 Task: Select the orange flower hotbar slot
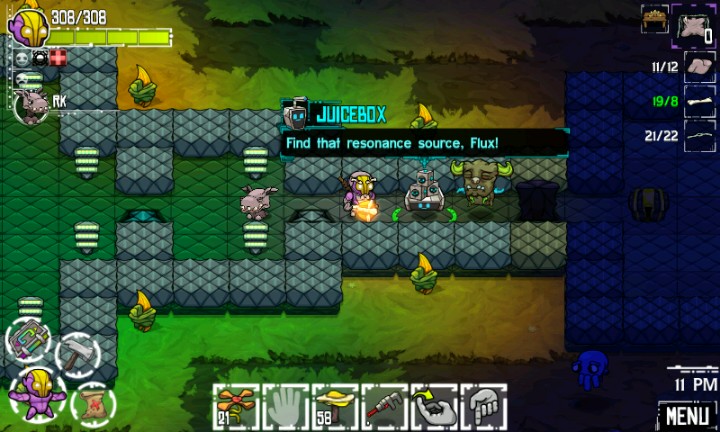(237, 407)
